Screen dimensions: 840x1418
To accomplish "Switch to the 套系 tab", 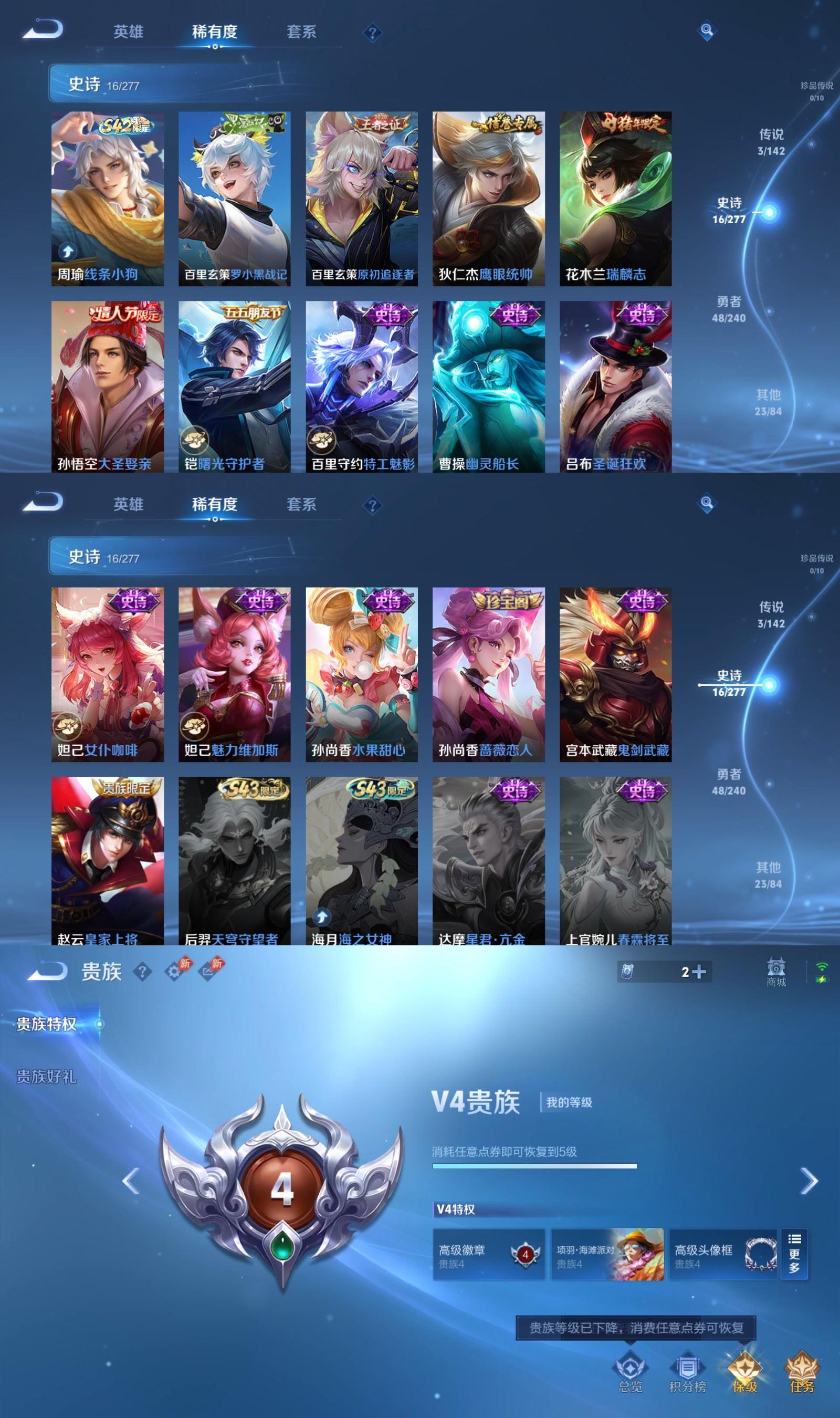I will [301, 31].
